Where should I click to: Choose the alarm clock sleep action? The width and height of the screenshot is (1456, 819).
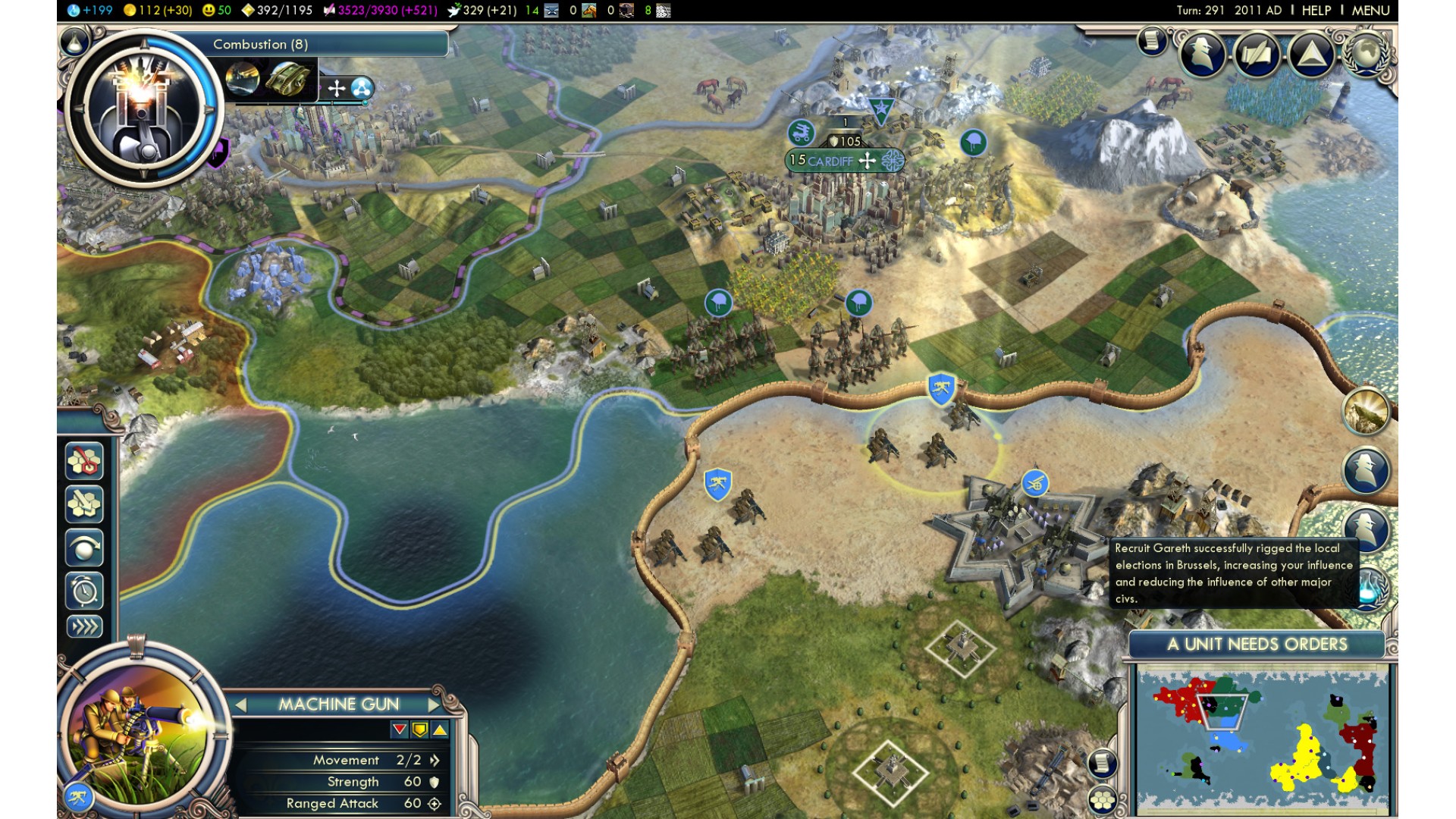pyautogui.click(x=84, y=590)
